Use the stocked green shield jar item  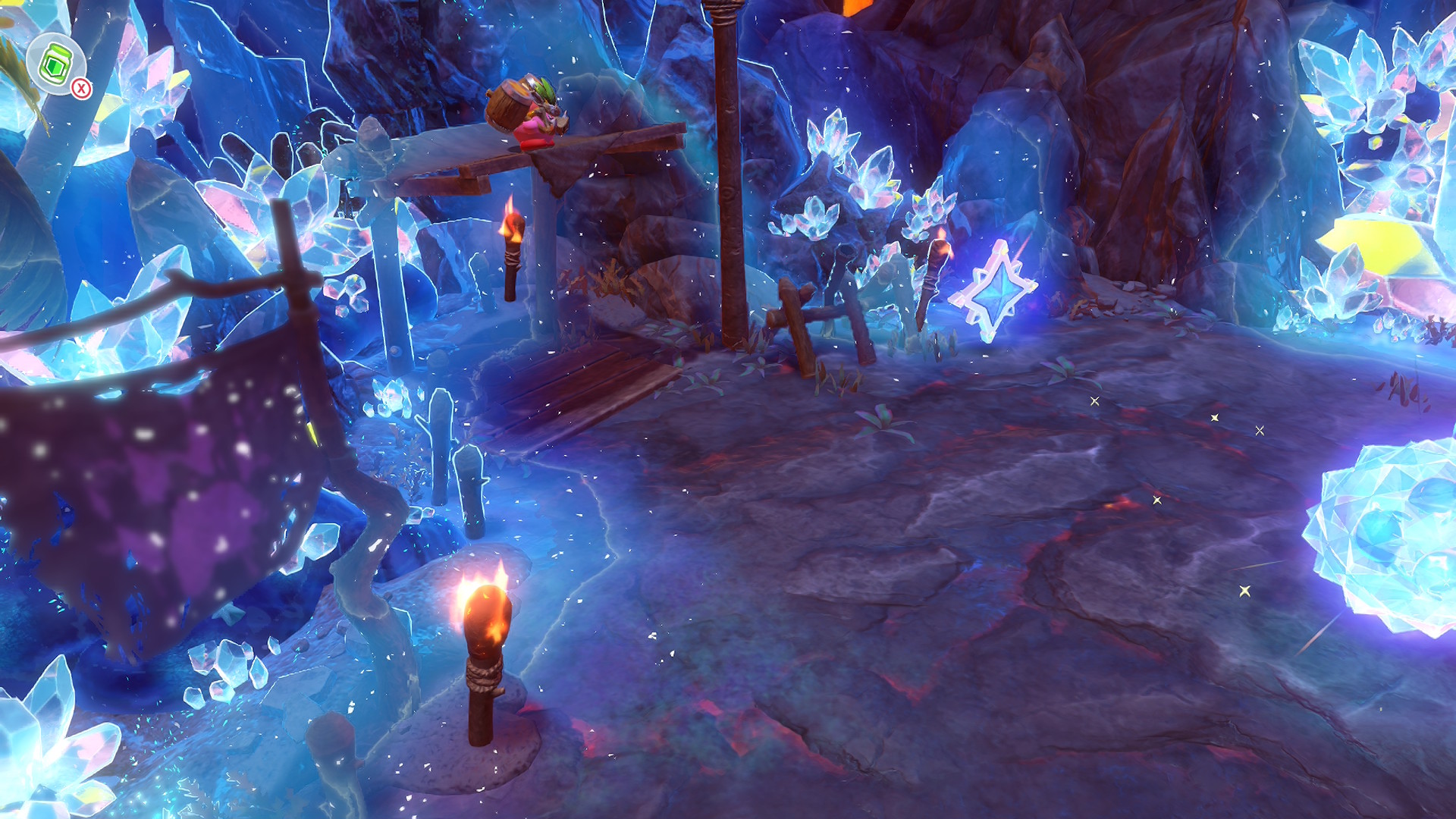coord(55,64)
